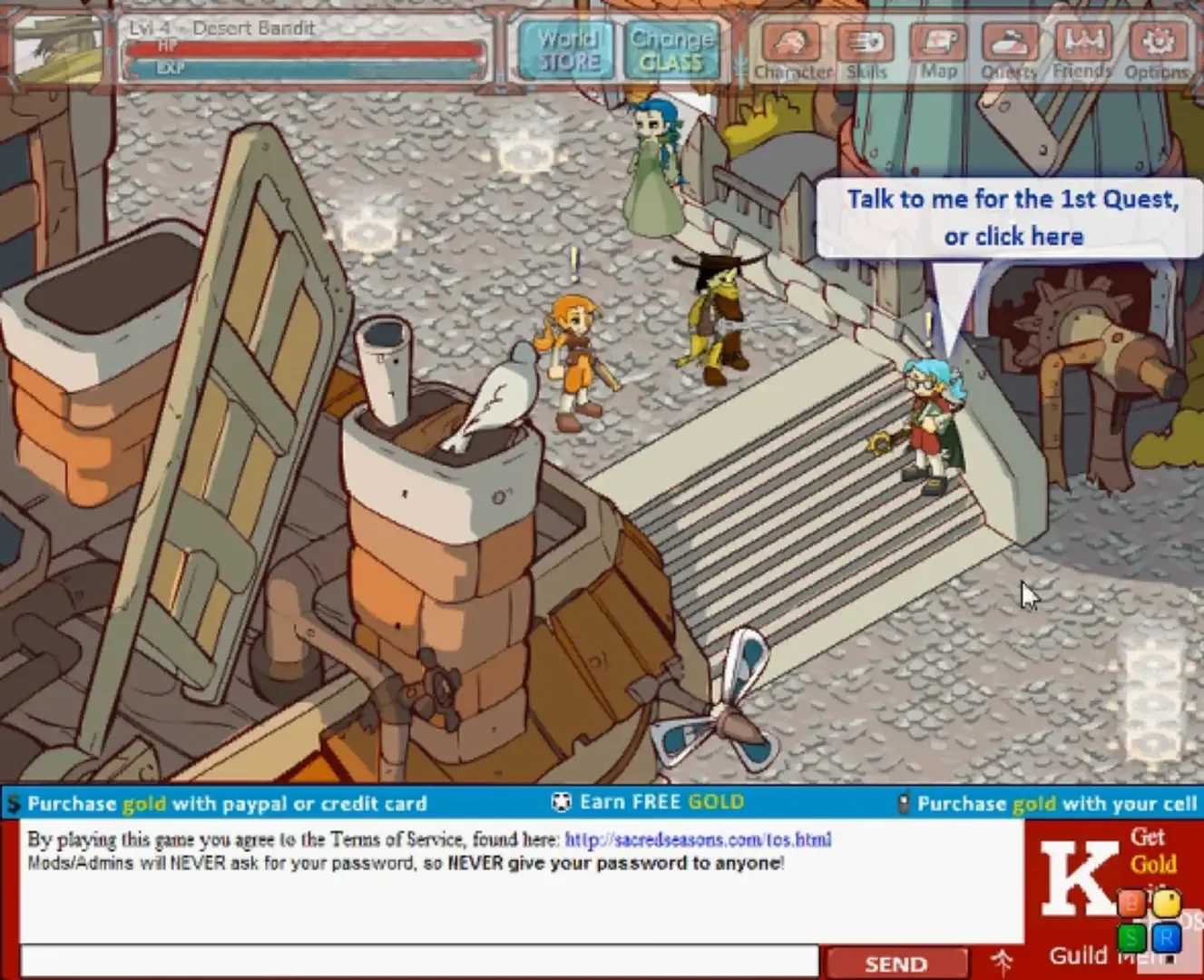Viewport: 1204px width, 980px height.
Task: Open the Character panel icon
Action: click(x=793, y=44)
